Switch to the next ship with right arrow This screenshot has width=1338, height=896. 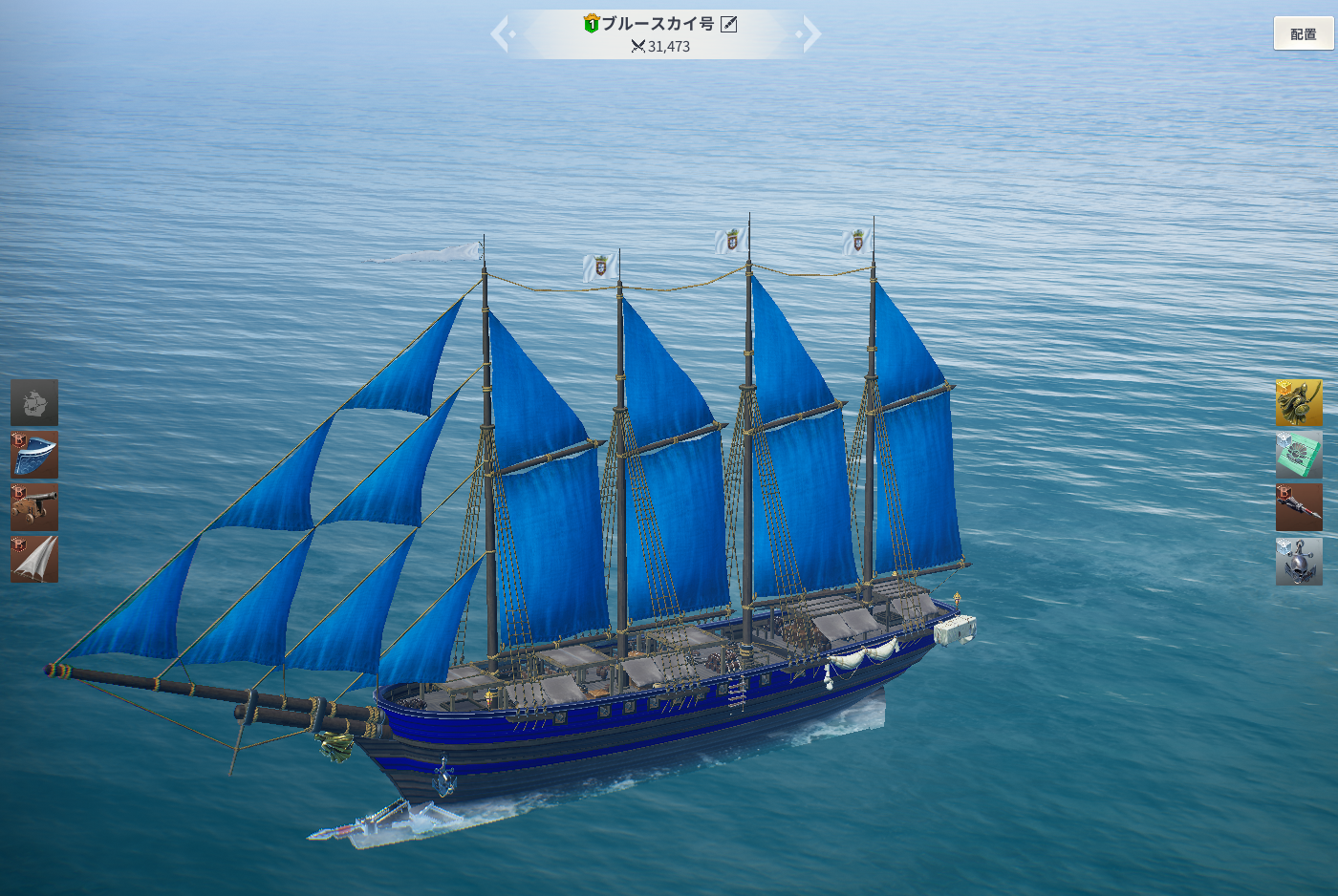(810, 34)
